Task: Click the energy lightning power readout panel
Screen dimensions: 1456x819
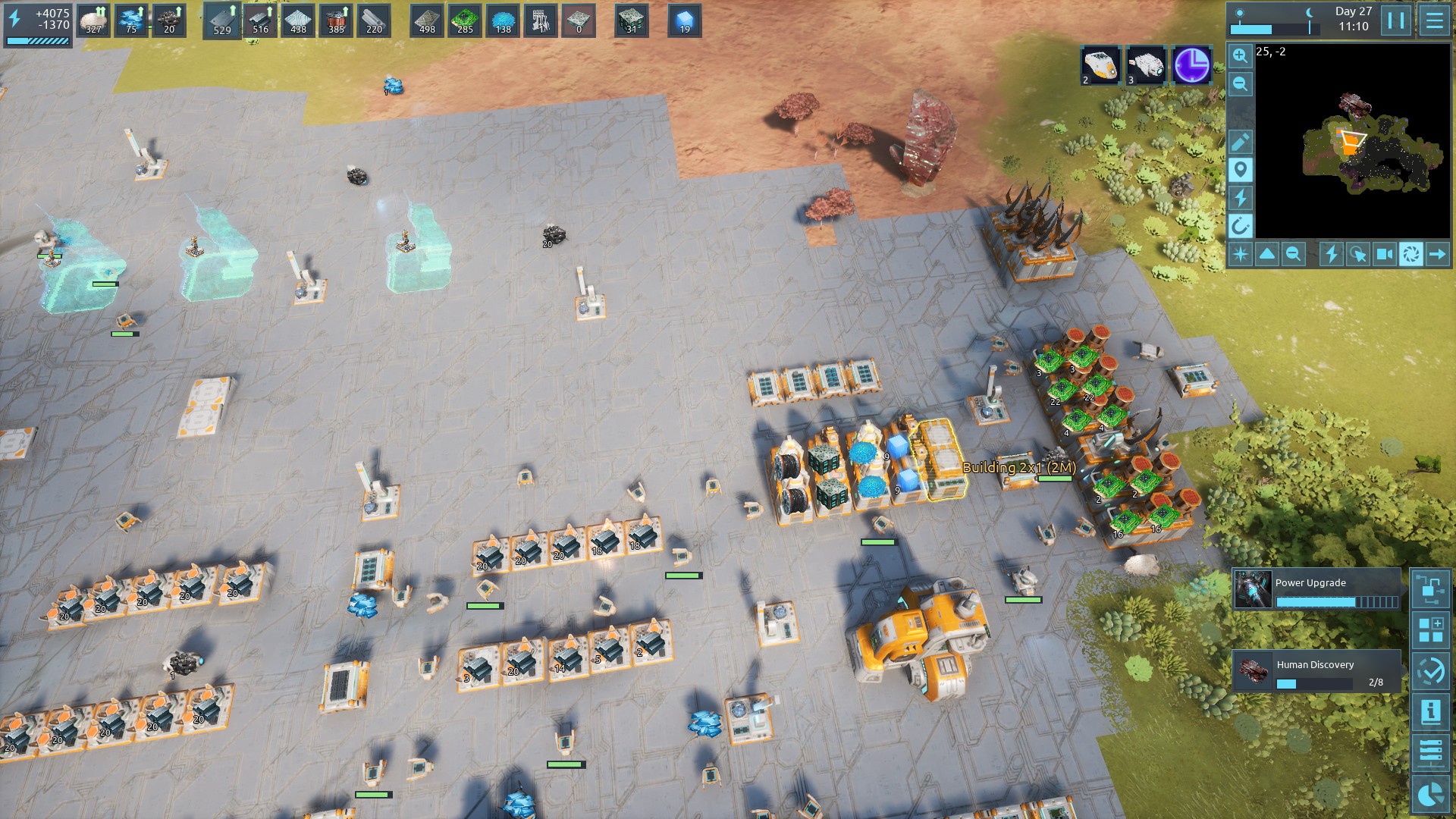Action: [x=38, y=24]
